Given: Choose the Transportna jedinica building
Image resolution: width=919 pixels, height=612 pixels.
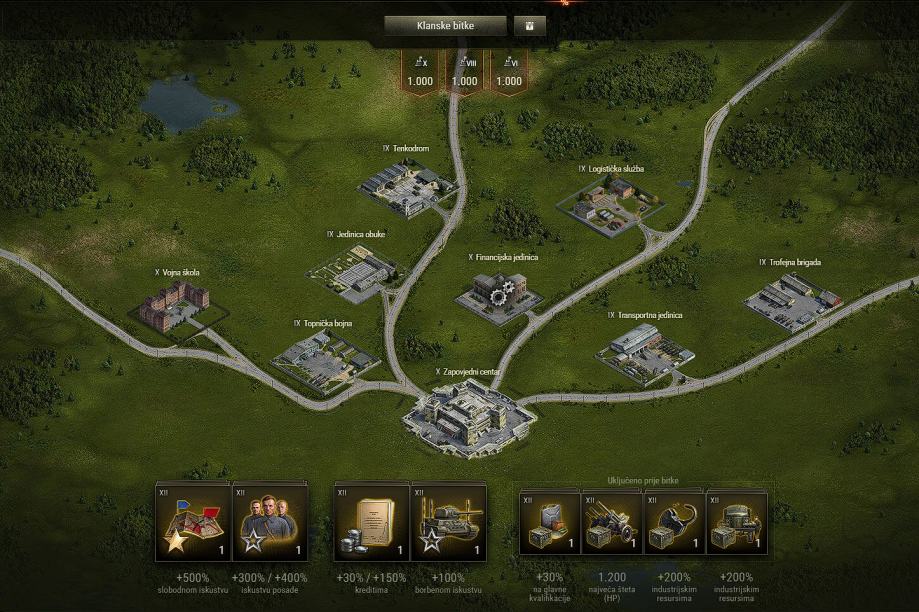Looking at the screenshot, I should point(645,353).
